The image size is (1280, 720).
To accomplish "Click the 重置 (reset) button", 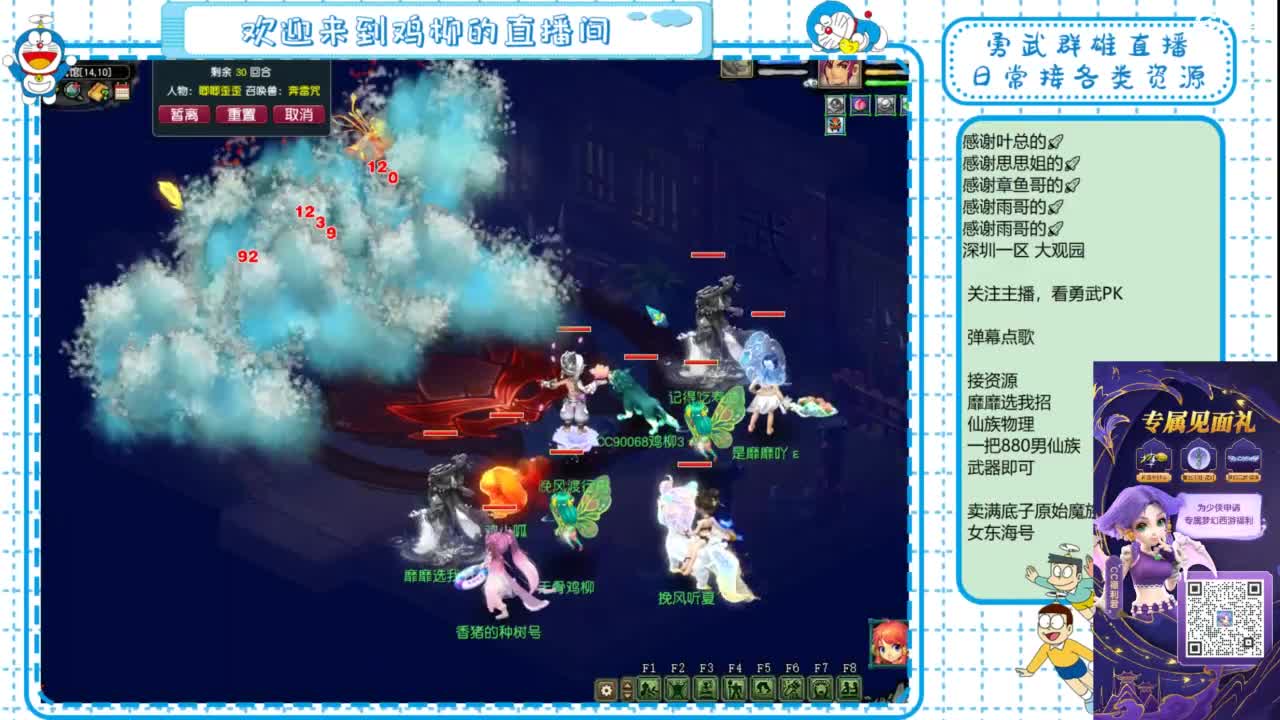I will pyautogui.click(x=242, y=114).
